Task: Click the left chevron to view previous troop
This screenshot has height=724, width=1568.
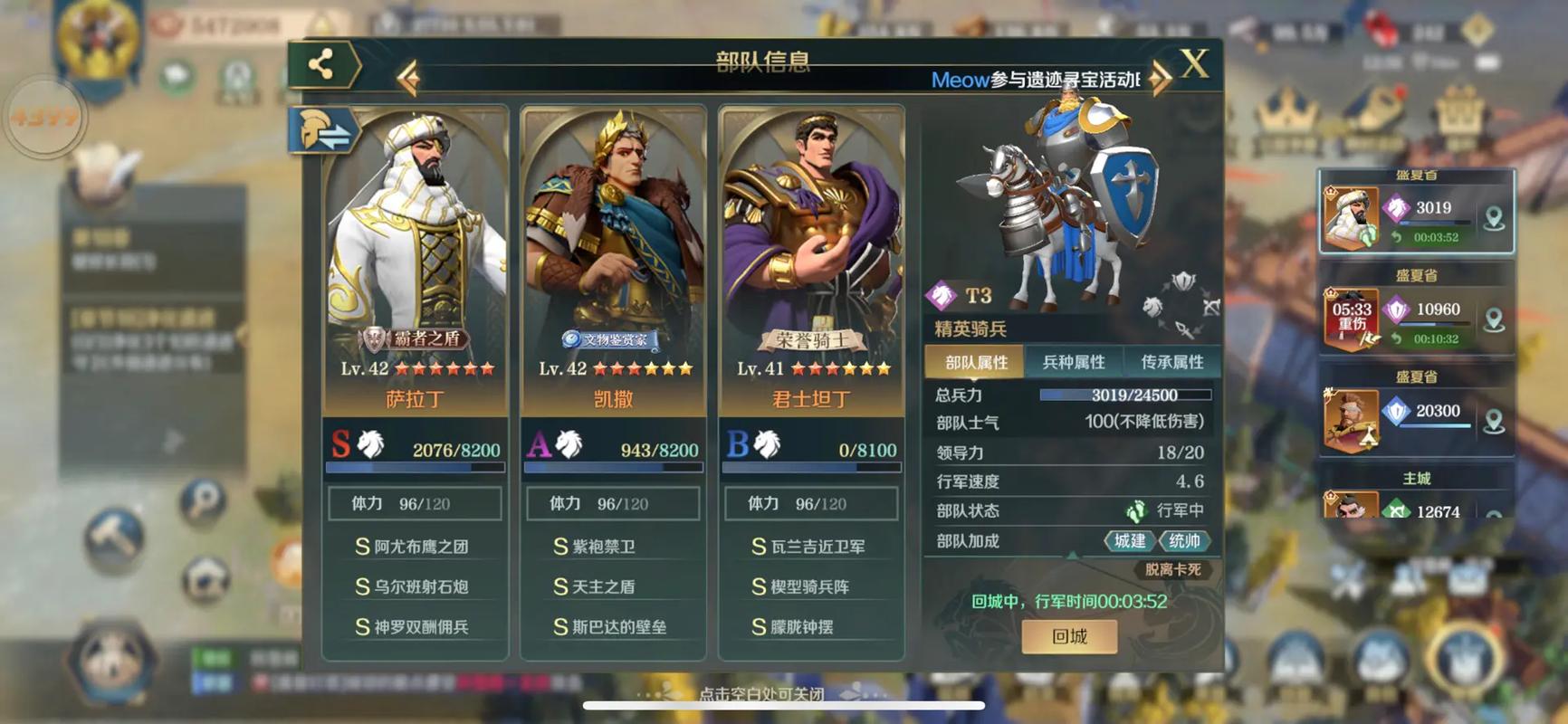Action: click(x=409, y=80)
